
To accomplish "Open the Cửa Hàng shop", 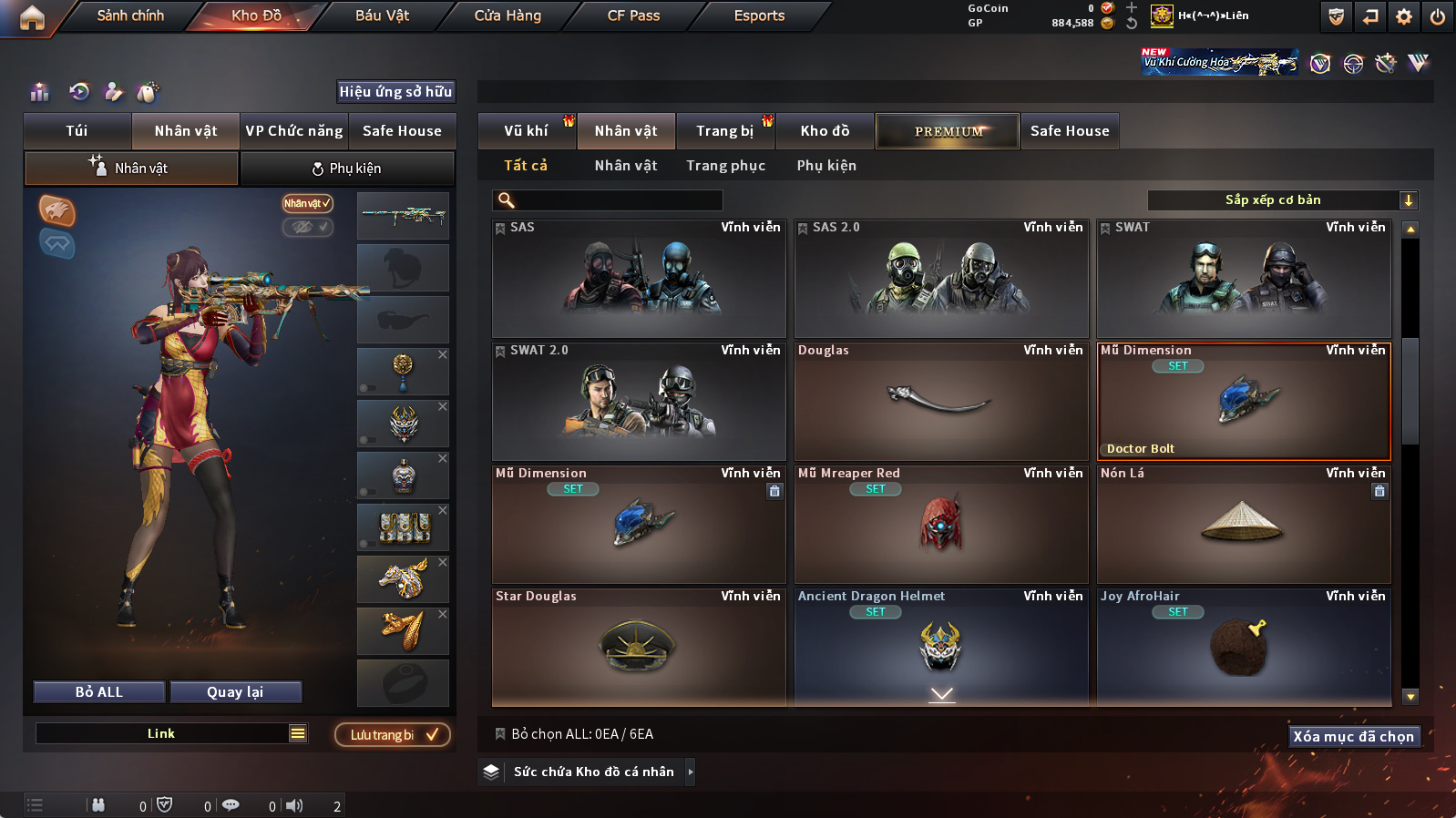I will [508, 15].
